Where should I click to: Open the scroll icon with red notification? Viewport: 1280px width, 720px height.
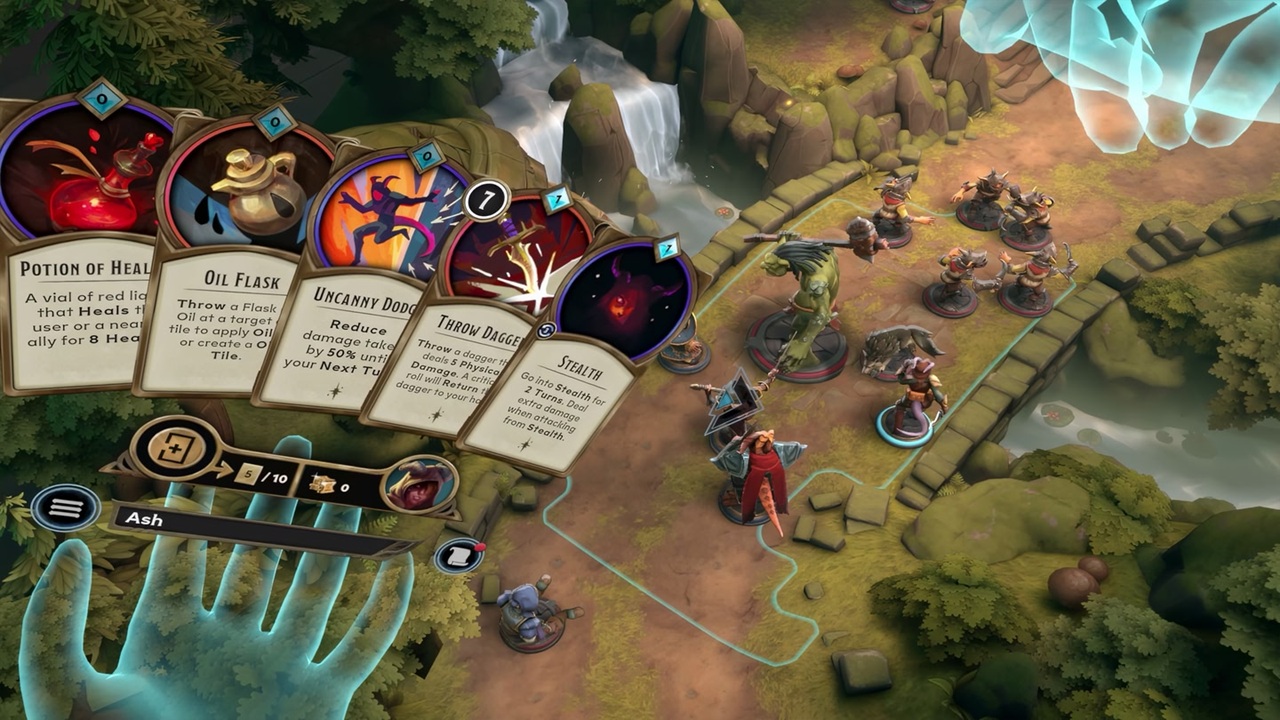coord(459,554)
